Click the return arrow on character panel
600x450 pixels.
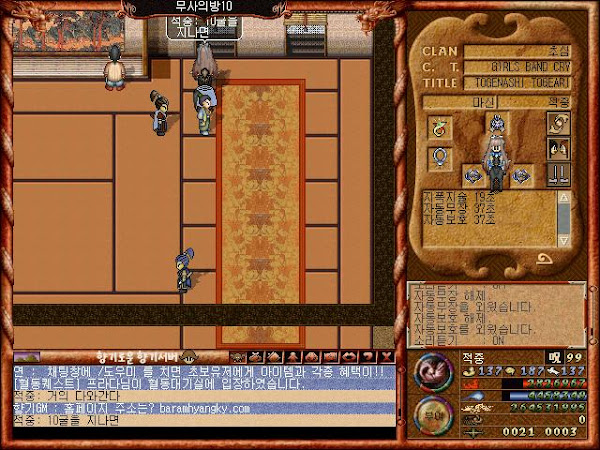tap(545, 258)
